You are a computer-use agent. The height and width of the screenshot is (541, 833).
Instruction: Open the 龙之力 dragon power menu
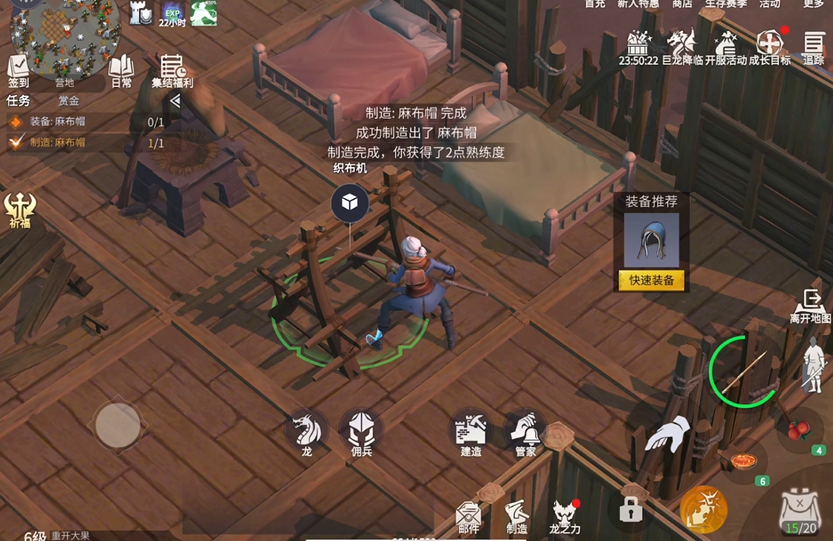pos(565,515)
